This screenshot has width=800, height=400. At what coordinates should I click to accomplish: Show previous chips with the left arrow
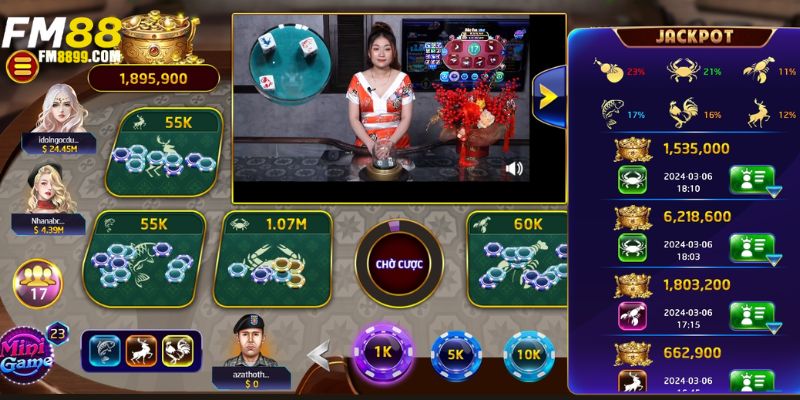[x=318, y=355]
